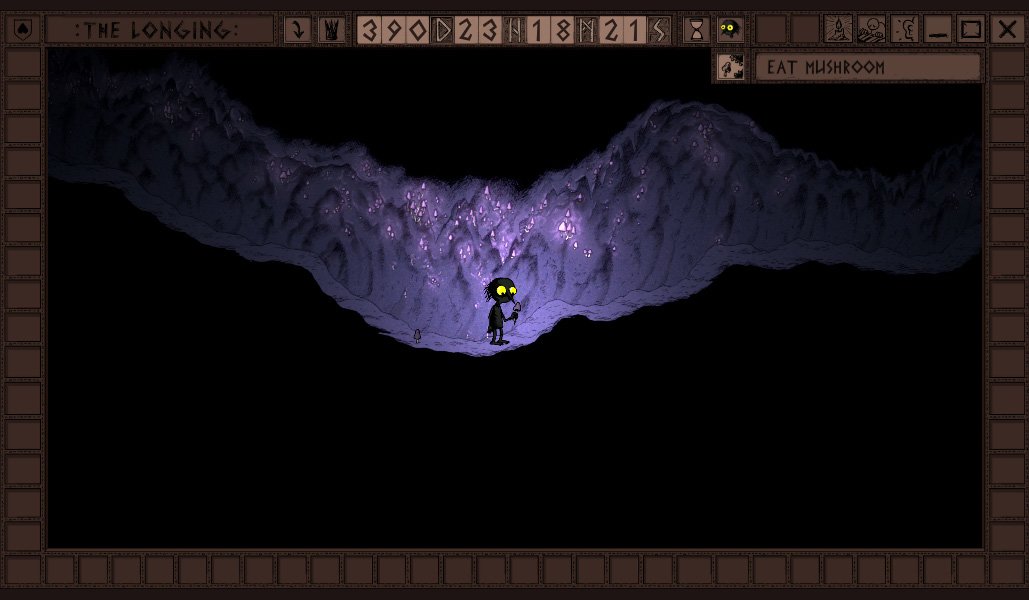Click the hourglass wait icon
1029x600 pixels.
(696, 30)
